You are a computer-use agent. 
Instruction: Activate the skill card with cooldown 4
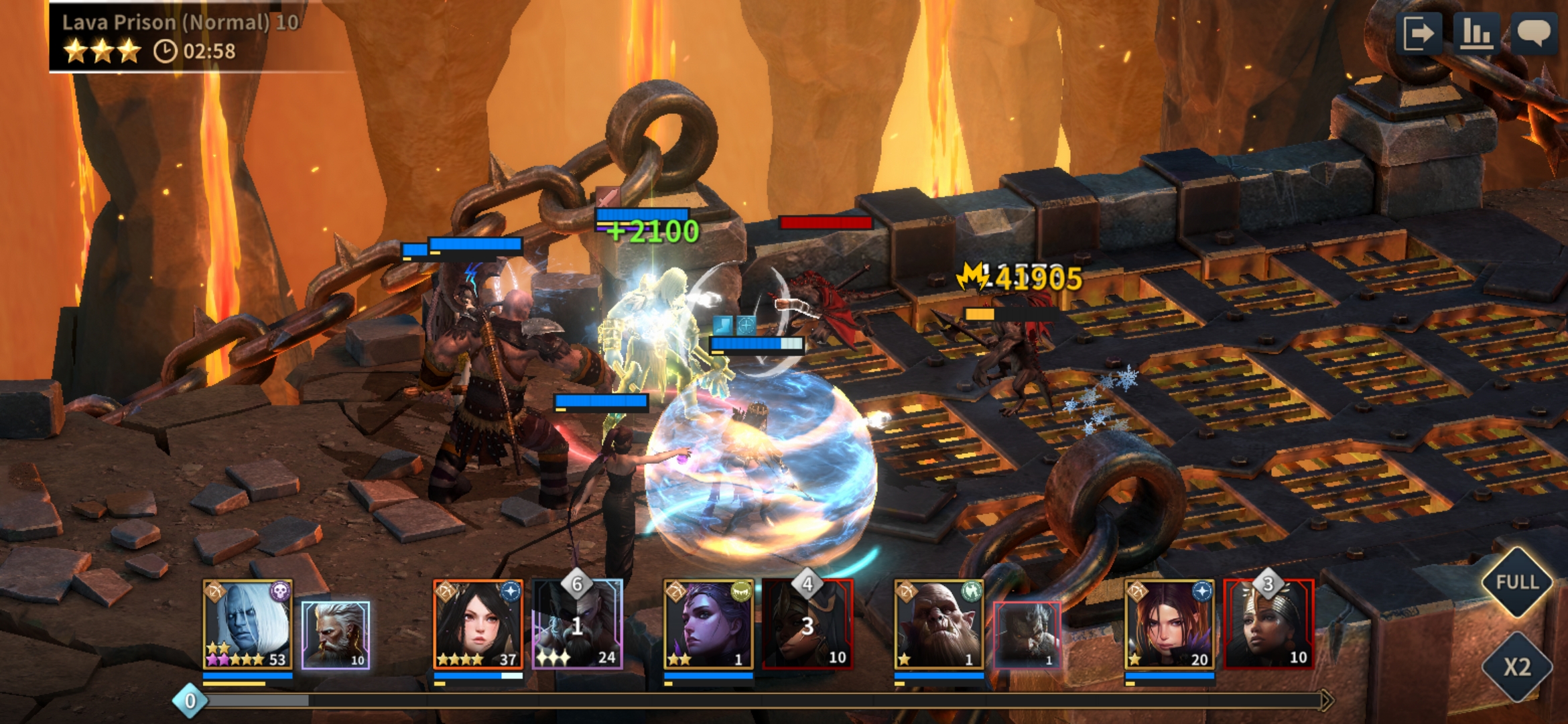807,625
